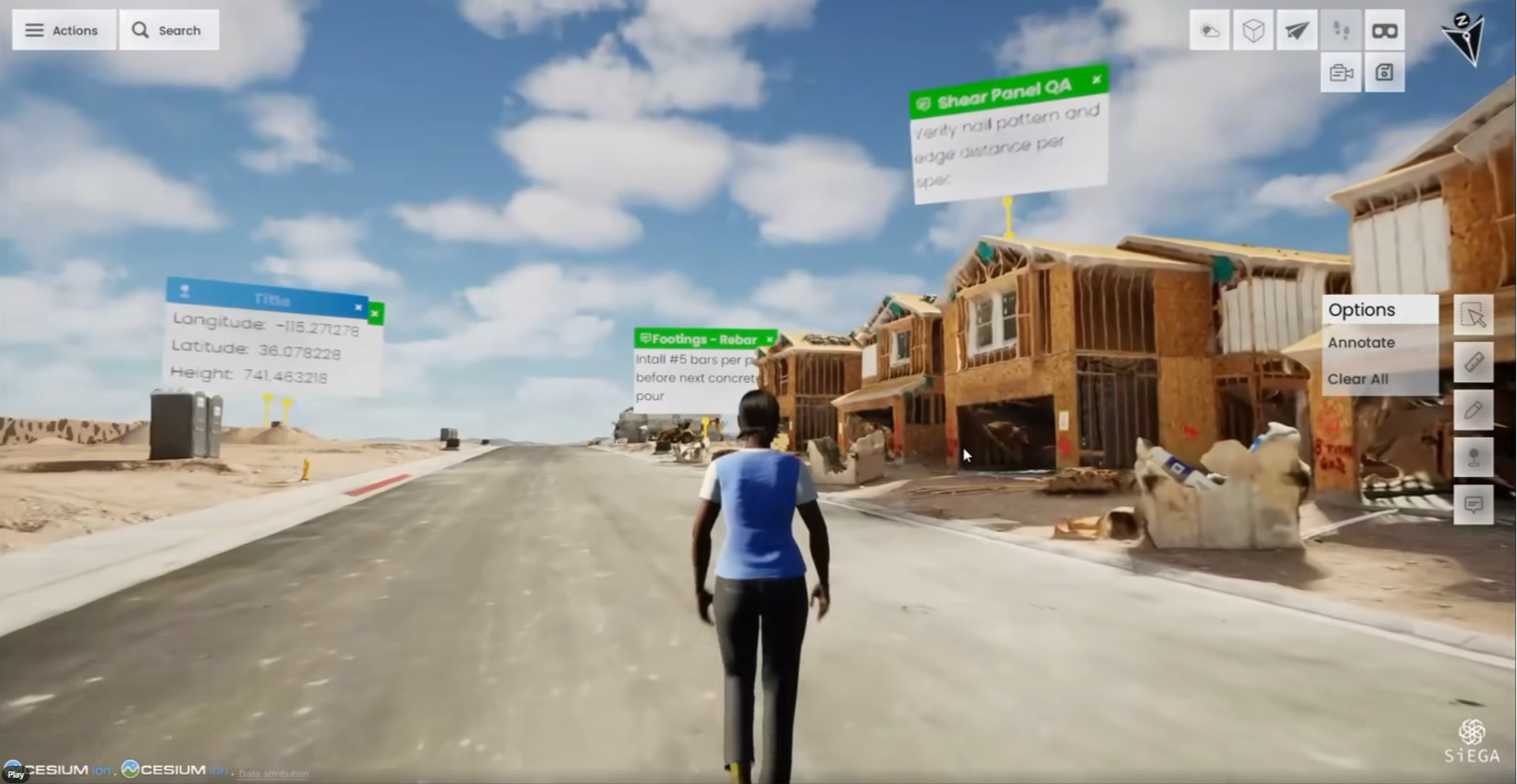1517x784 pixels.
Task: Enable VR headset view
Action: point(1384,29)
